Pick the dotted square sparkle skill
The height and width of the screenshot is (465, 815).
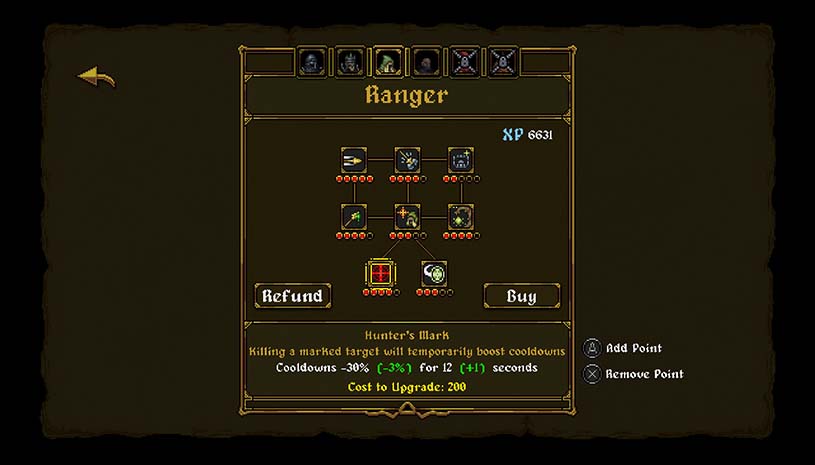point(460,160)
